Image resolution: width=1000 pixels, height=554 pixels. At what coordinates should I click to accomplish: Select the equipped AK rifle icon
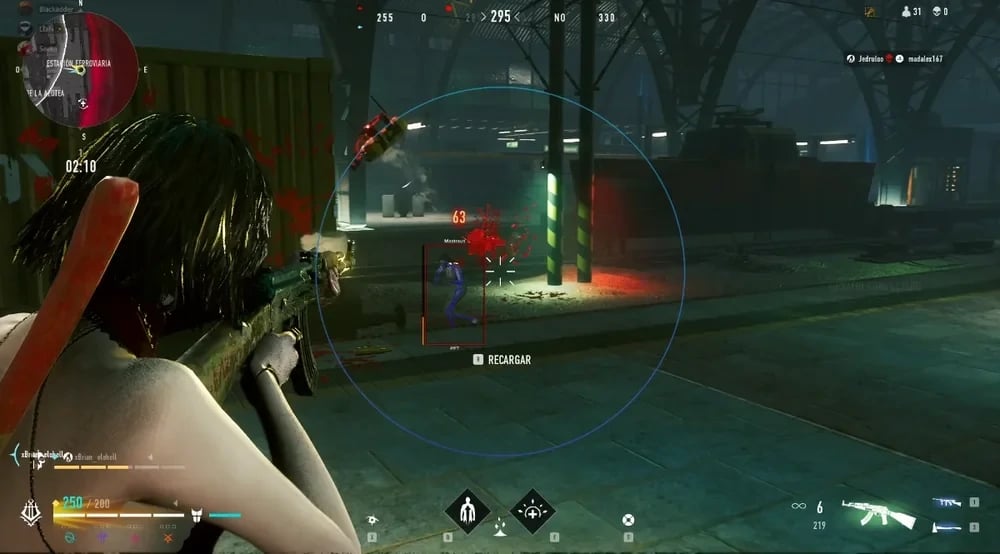tap(879, 513)
